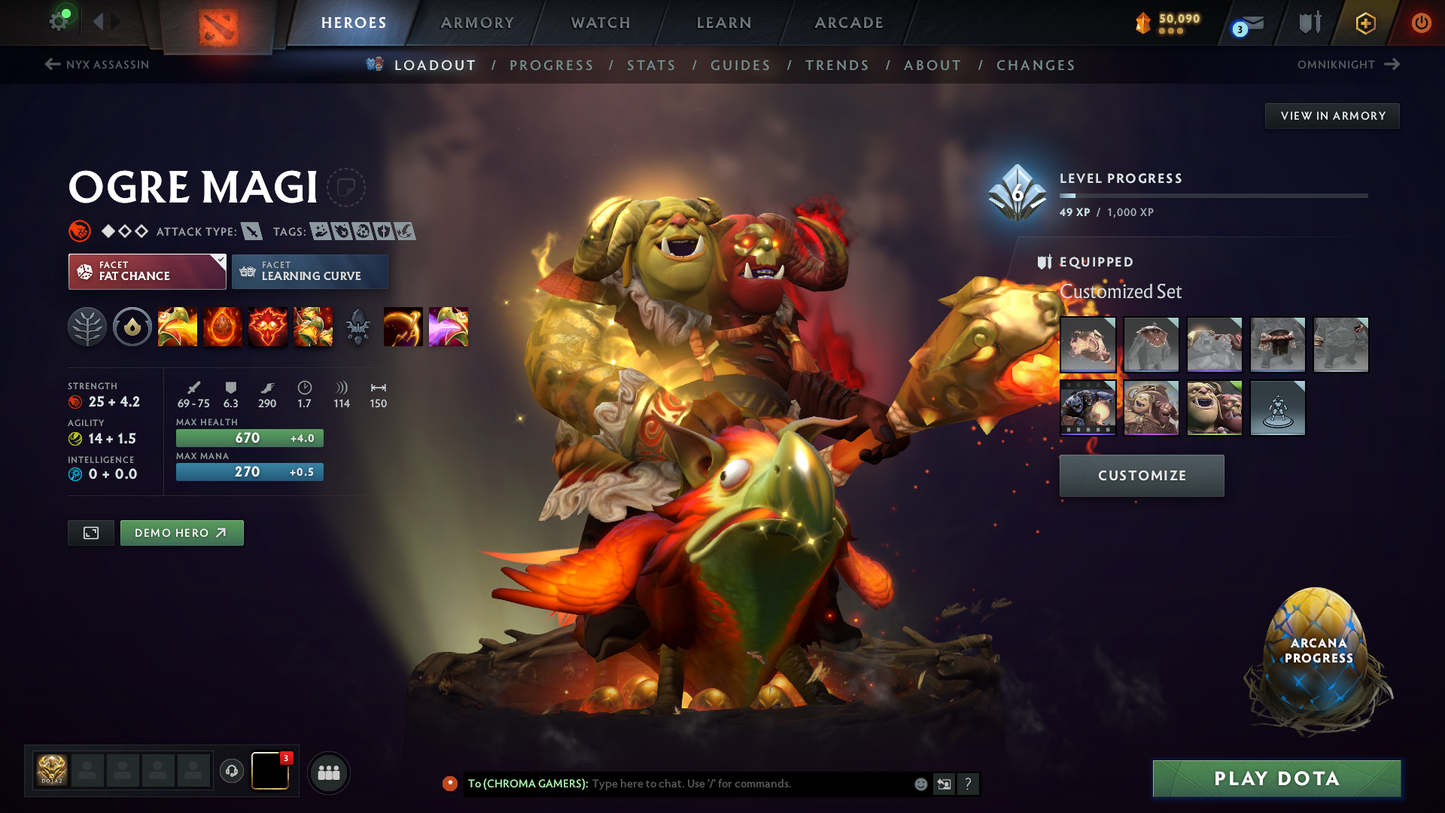Screen dimensions: 1445x813
Task: Open the settings gear icon
Action: point(57,18)
